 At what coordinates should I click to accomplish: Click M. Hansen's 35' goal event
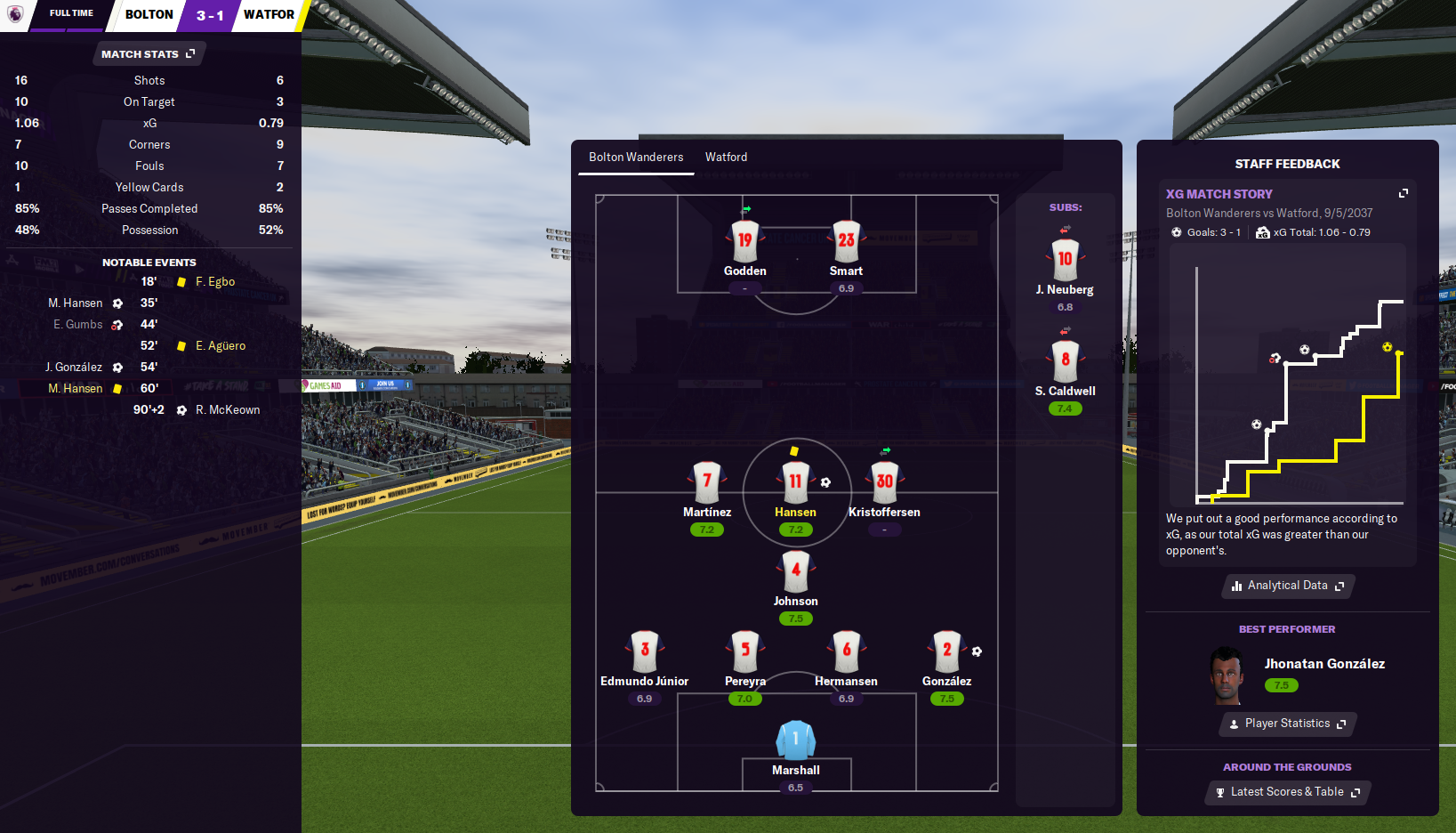click(x=76, y=303)
